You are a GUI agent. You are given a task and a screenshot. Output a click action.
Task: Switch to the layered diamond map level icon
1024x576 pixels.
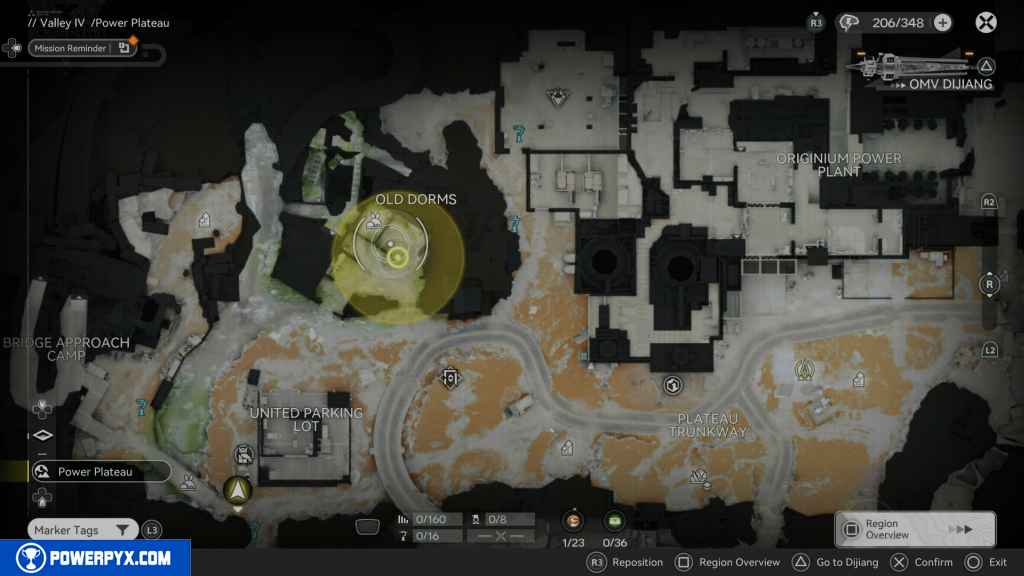point(42,436)
